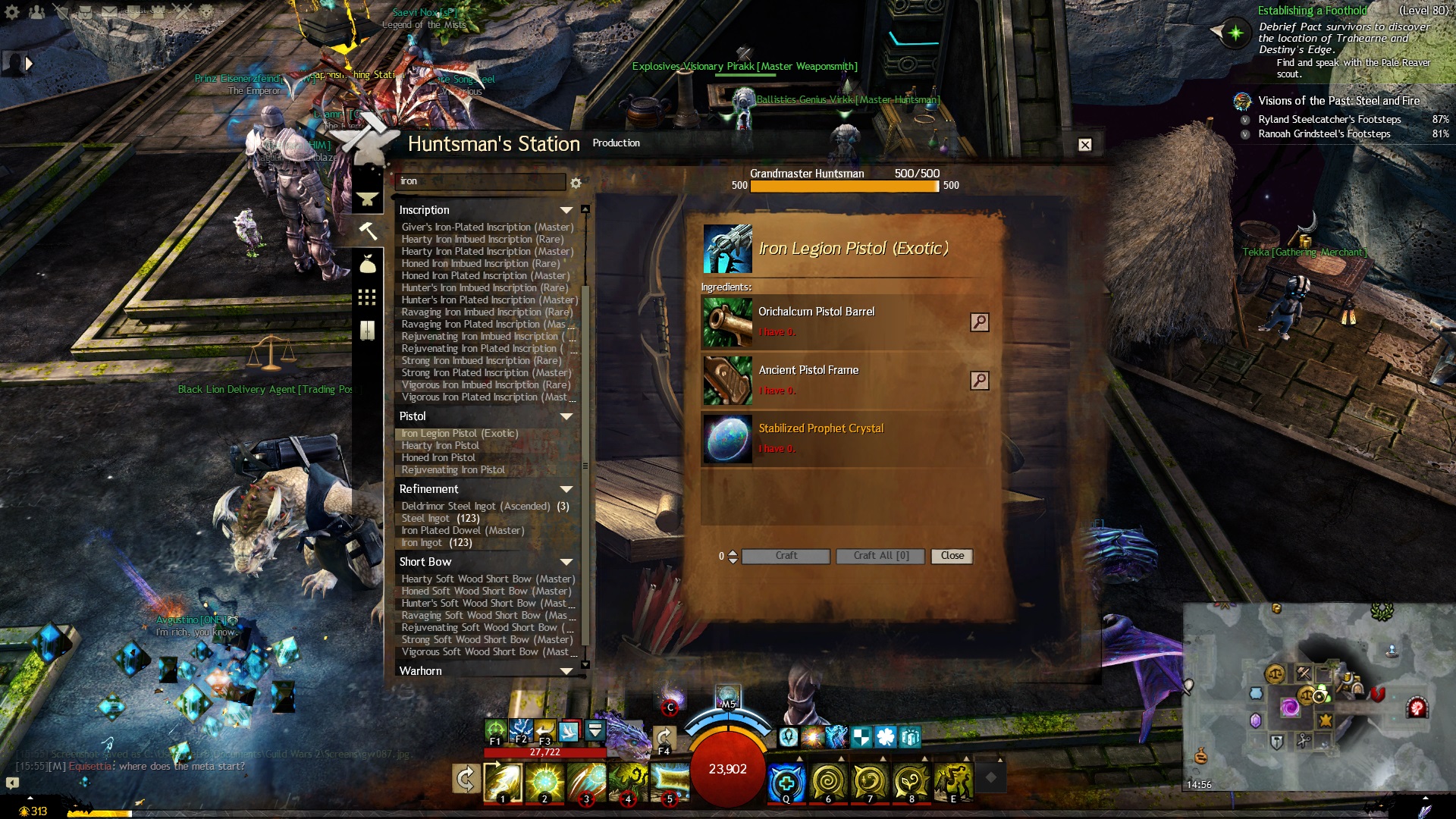
Task: Select the Hearty Iron Pistol recipe
Action: click(x=440, y=446)
